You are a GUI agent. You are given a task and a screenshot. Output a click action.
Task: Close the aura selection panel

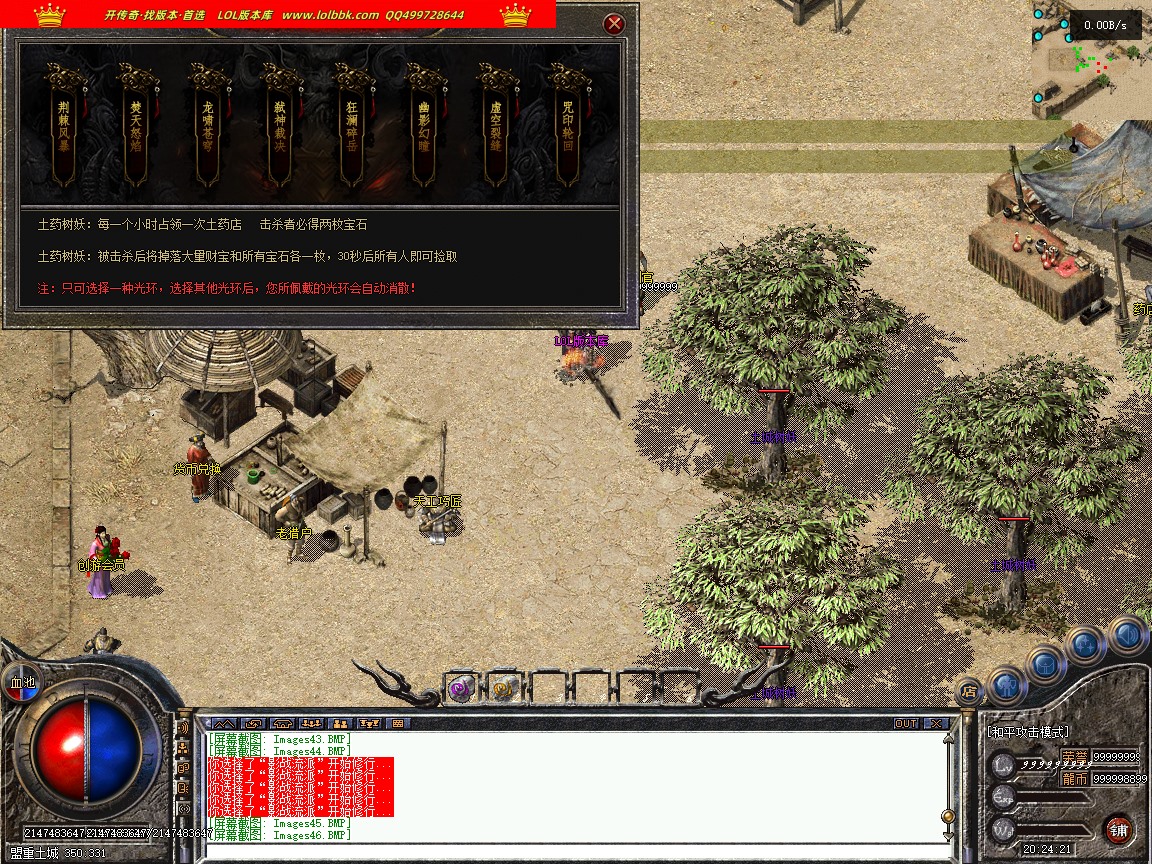(x=615, y=24)
